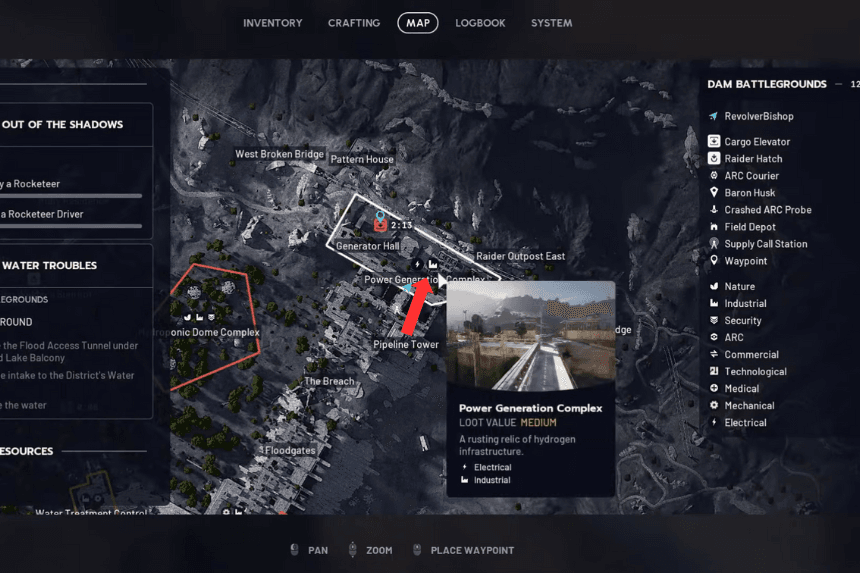Select Baron Husk in the map legend

coord(750,193)
